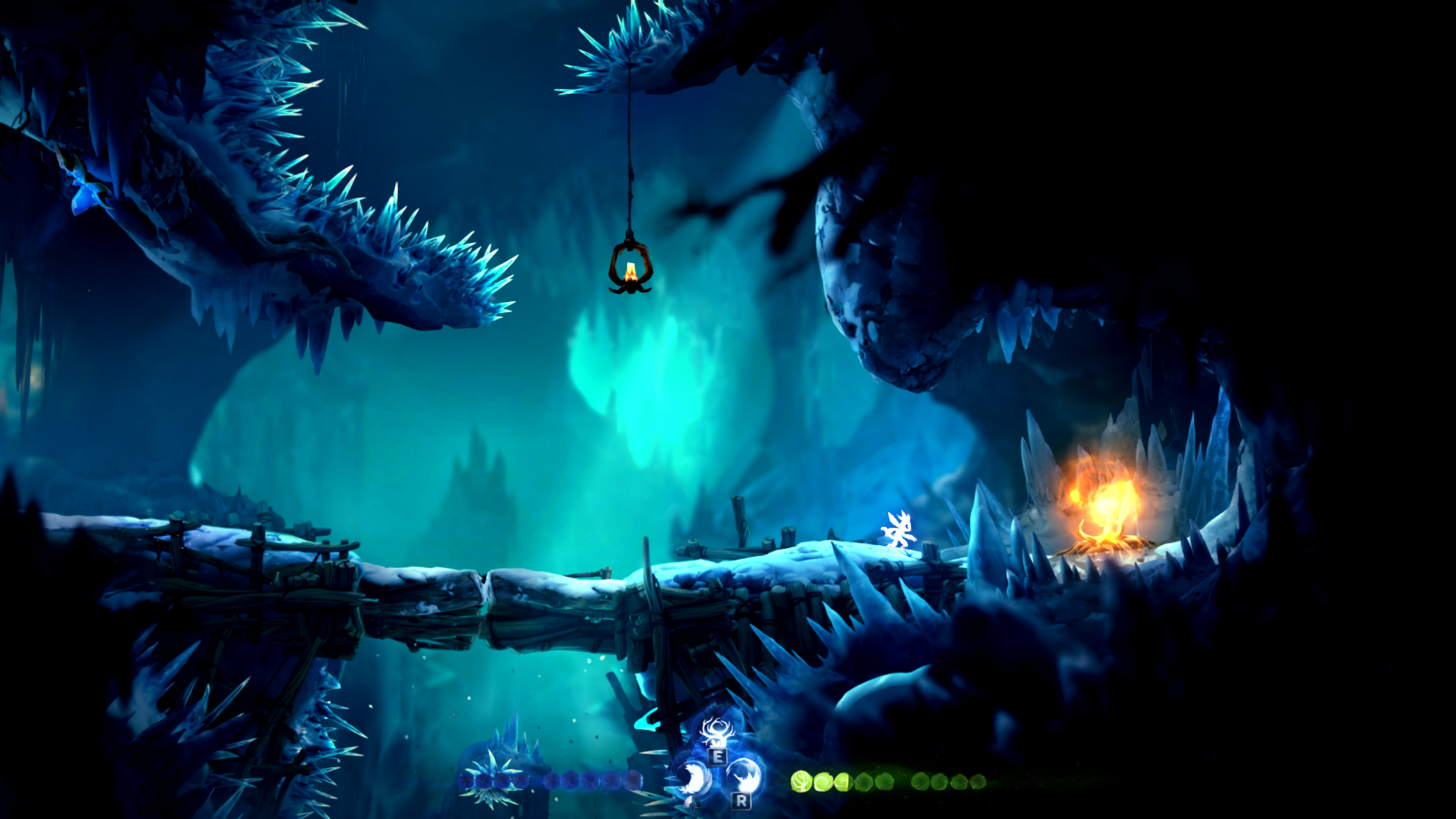The height and width of the screenshot is (819, 1456).
Task: Click the leftmost blue energy orb
Action: tap(466, 781)
